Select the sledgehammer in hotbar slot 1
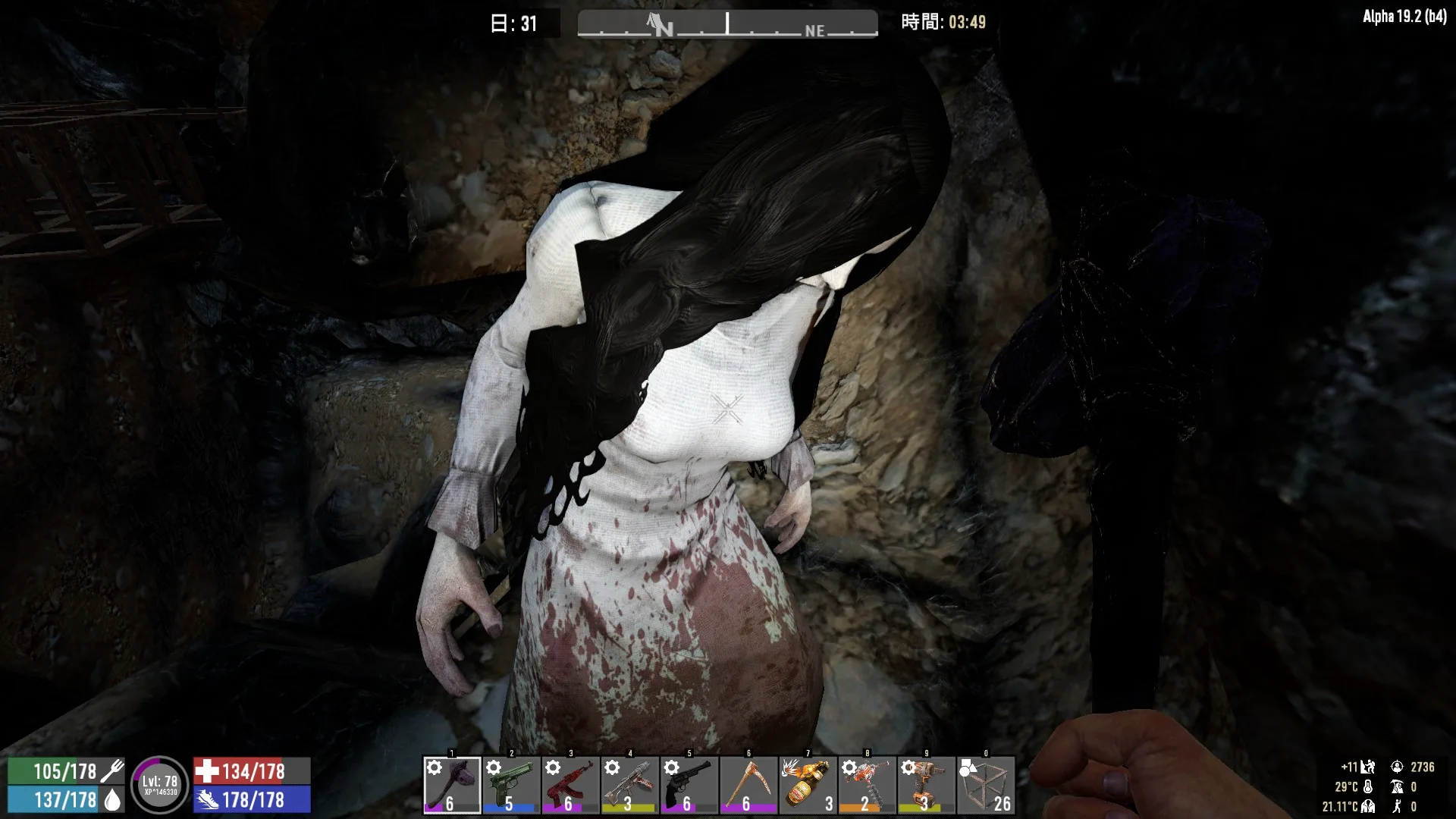This screenshot has width=1456, height=819. (x=452, y=785)
